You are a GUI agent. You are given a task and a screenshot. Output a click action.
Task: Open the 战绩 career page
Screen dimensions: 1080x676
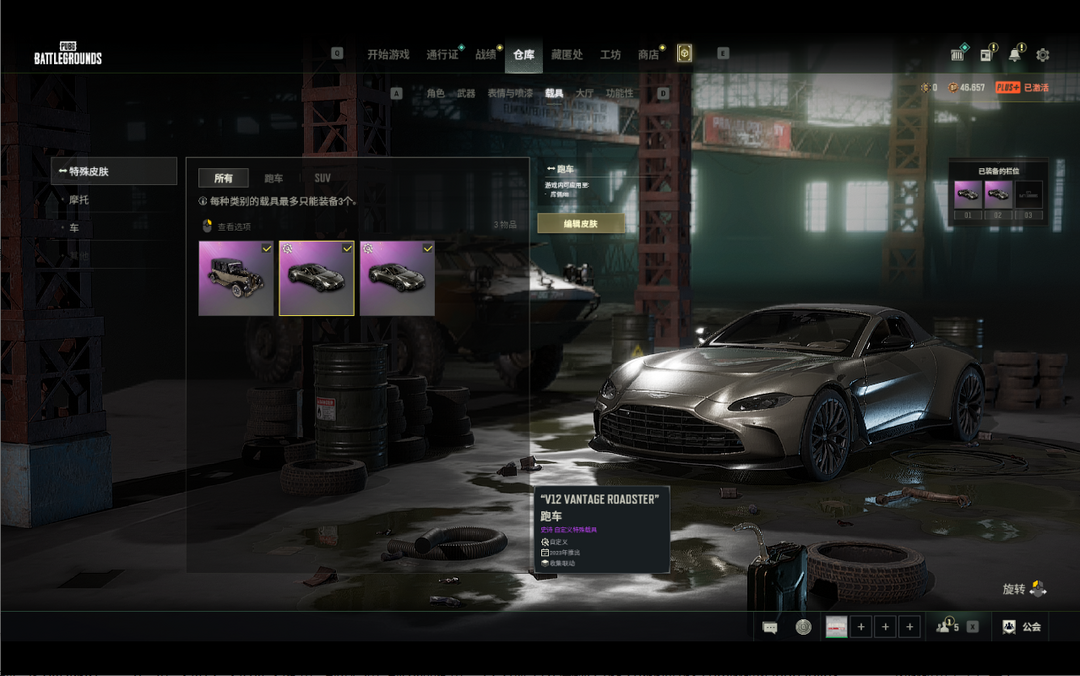tap(486, 55)
